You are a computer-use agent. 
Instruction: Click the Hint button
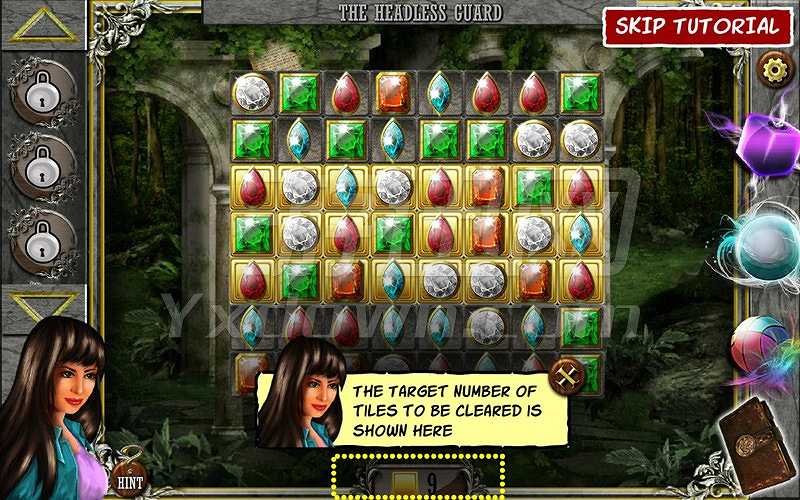pyautogui.click(x=129, y=480)
